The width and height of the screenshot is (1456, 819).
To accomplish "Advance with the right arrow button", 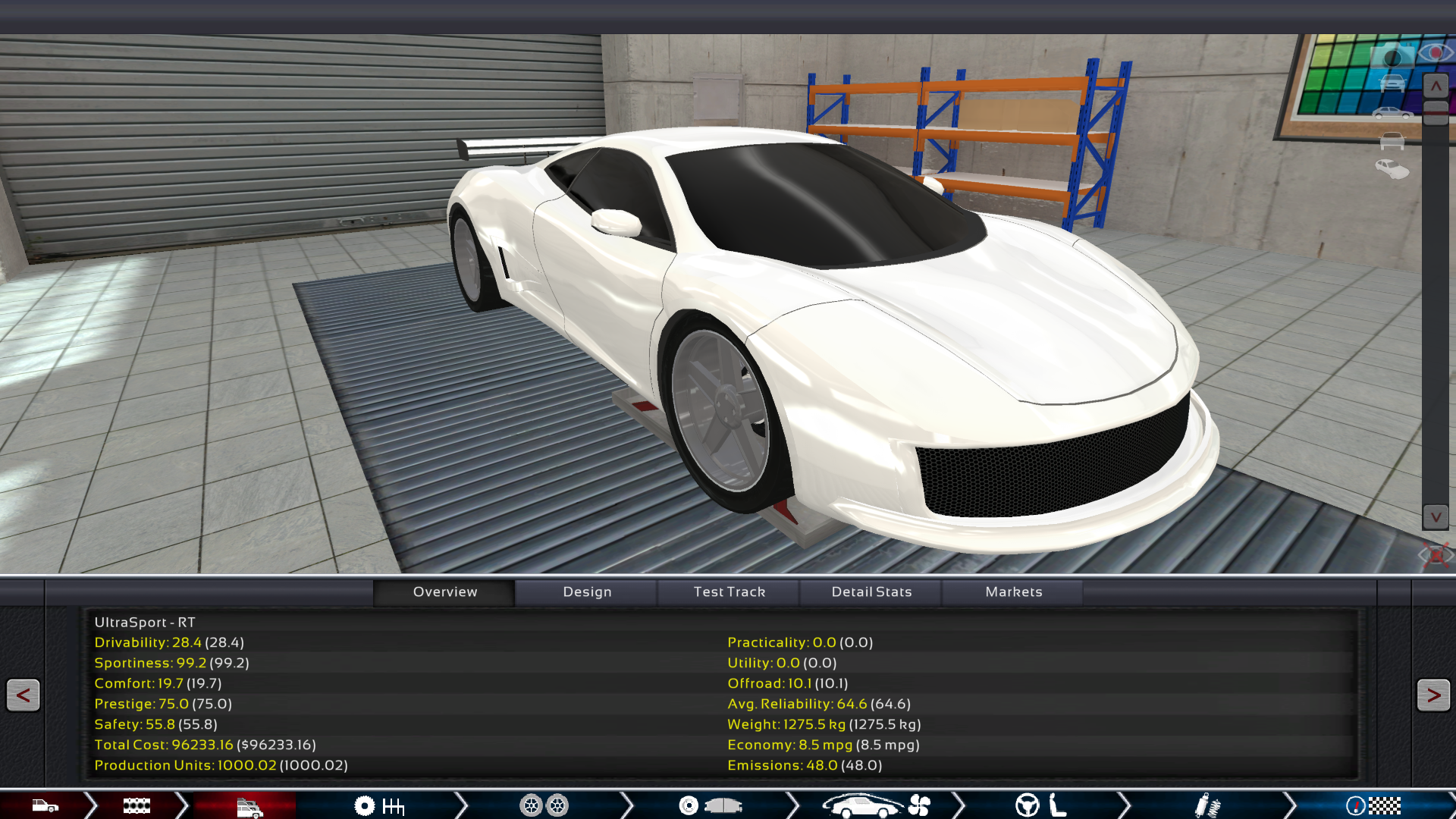I will click(x=1432, y=695).
